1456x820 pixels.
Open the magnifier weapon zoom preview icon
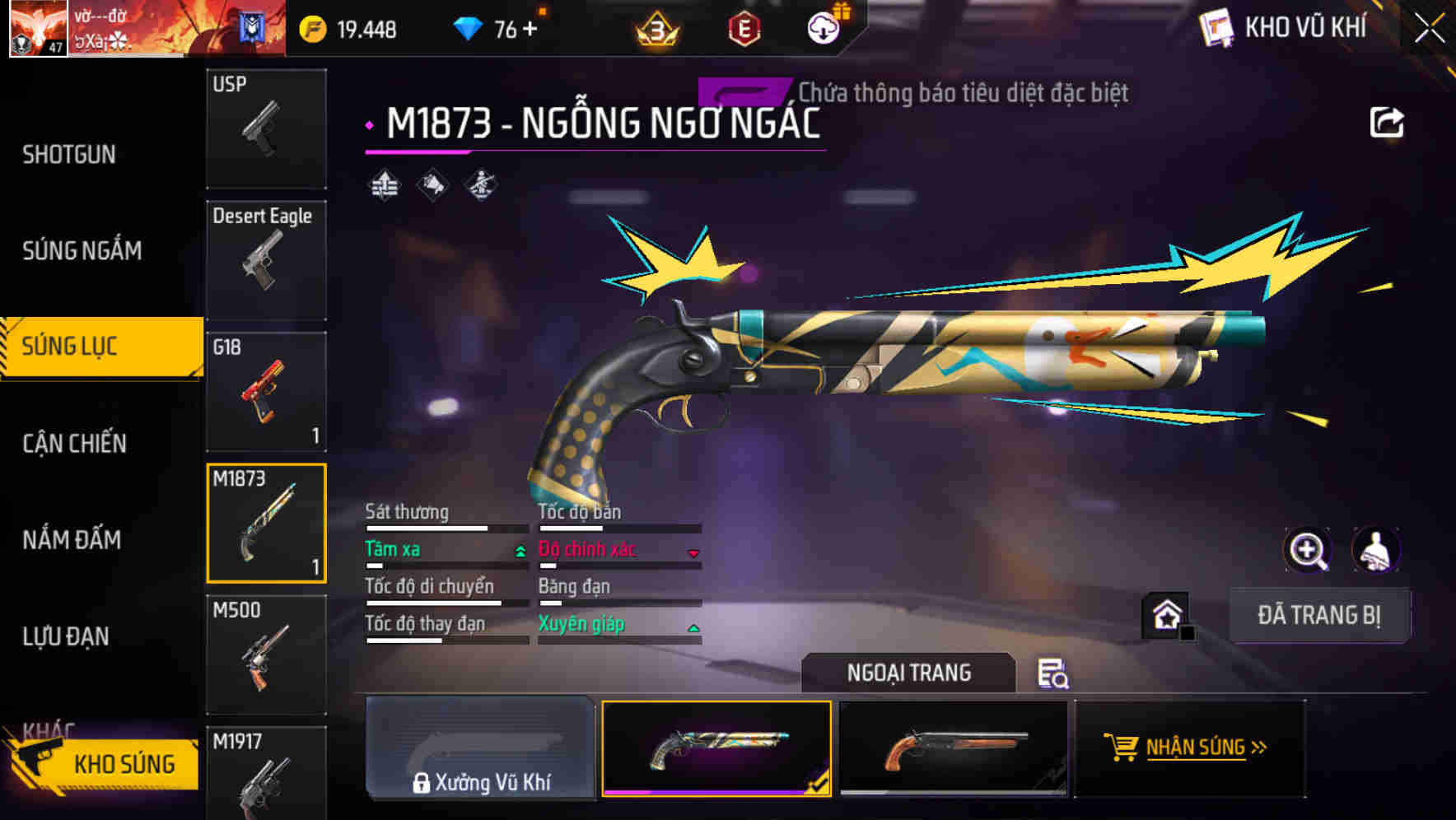[1308, 549]
